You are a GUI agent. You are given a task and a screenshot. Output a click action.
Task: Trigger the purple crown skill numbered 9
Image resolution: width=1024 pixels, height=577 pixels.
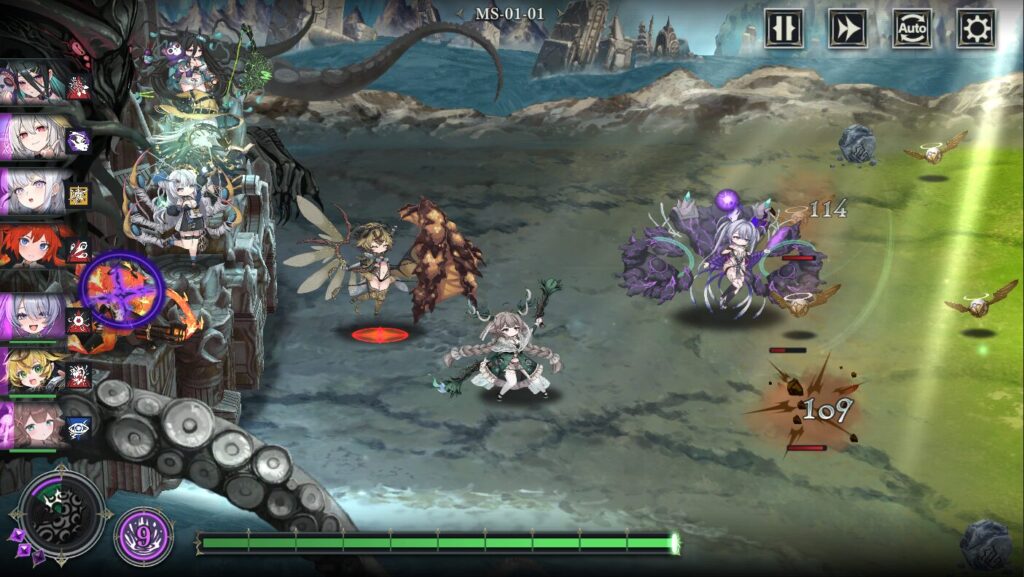tap(143, 537)
